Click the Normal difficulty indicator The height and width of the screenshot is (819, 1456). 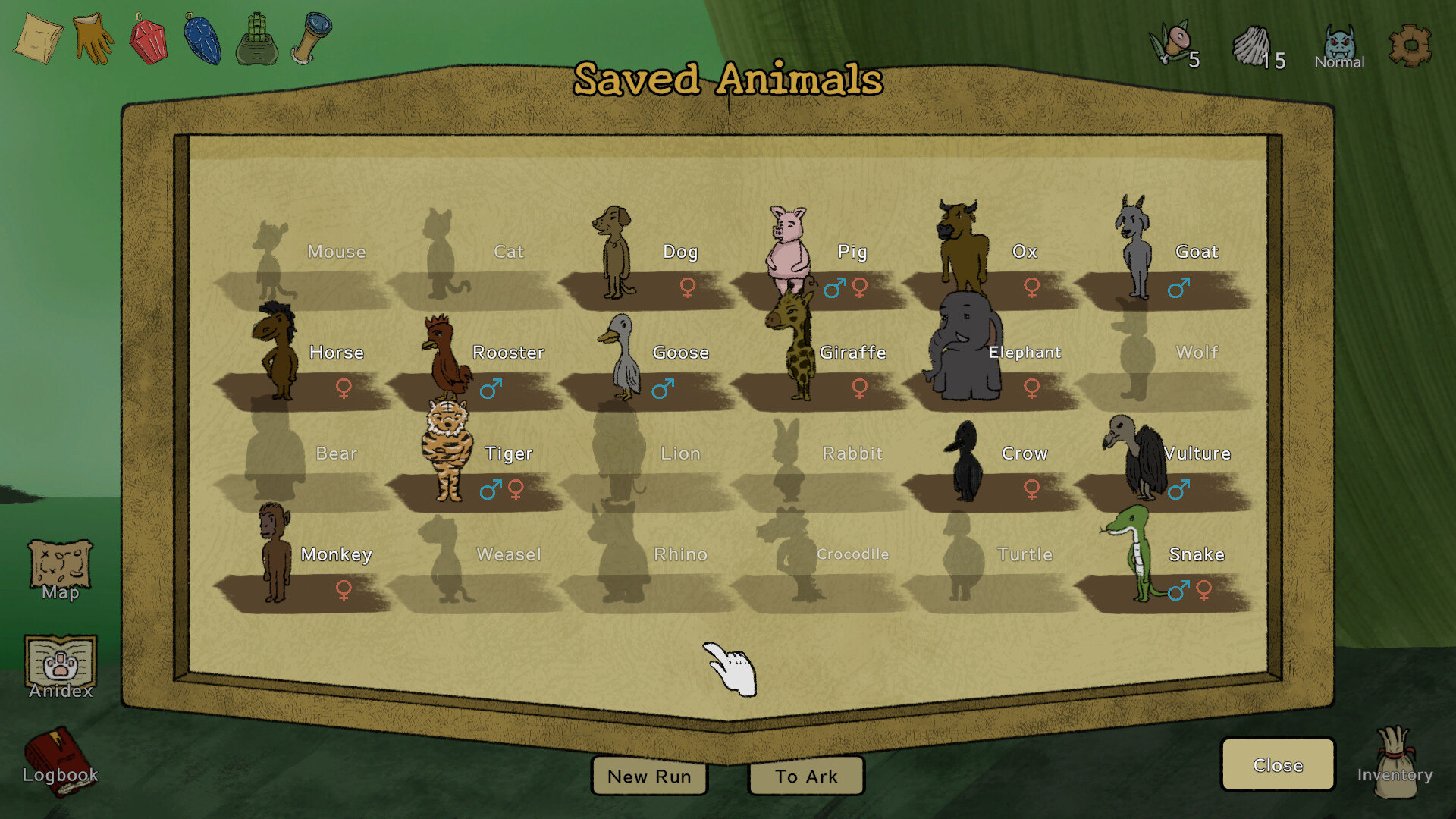click(1339, 45)
